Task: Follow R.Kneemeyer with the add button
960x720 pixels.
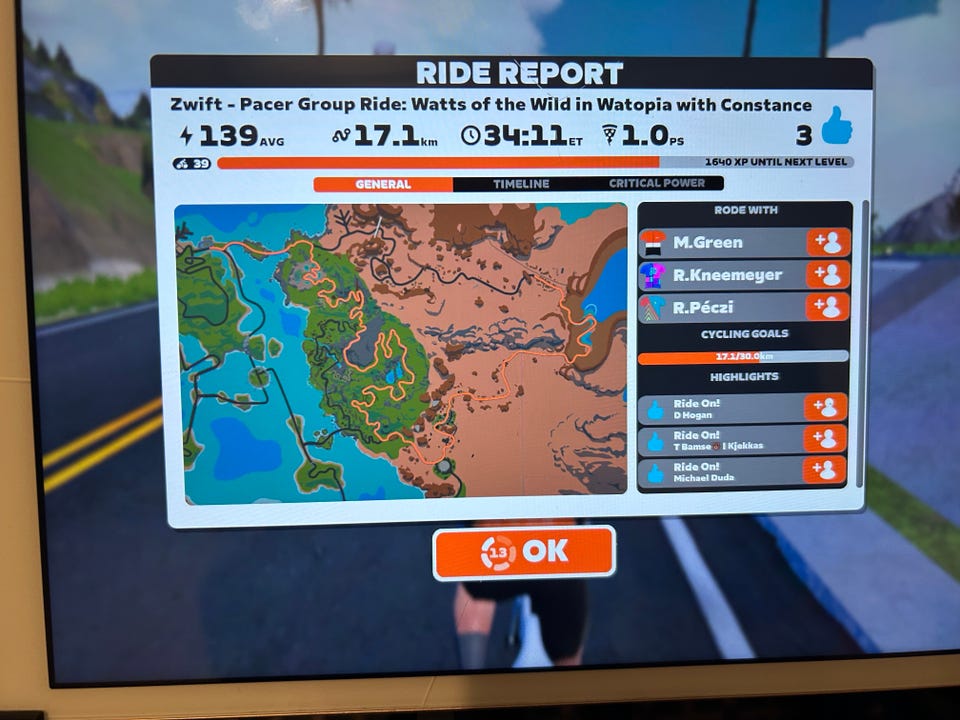Action: pyautogui.click(x=828, y=275)
